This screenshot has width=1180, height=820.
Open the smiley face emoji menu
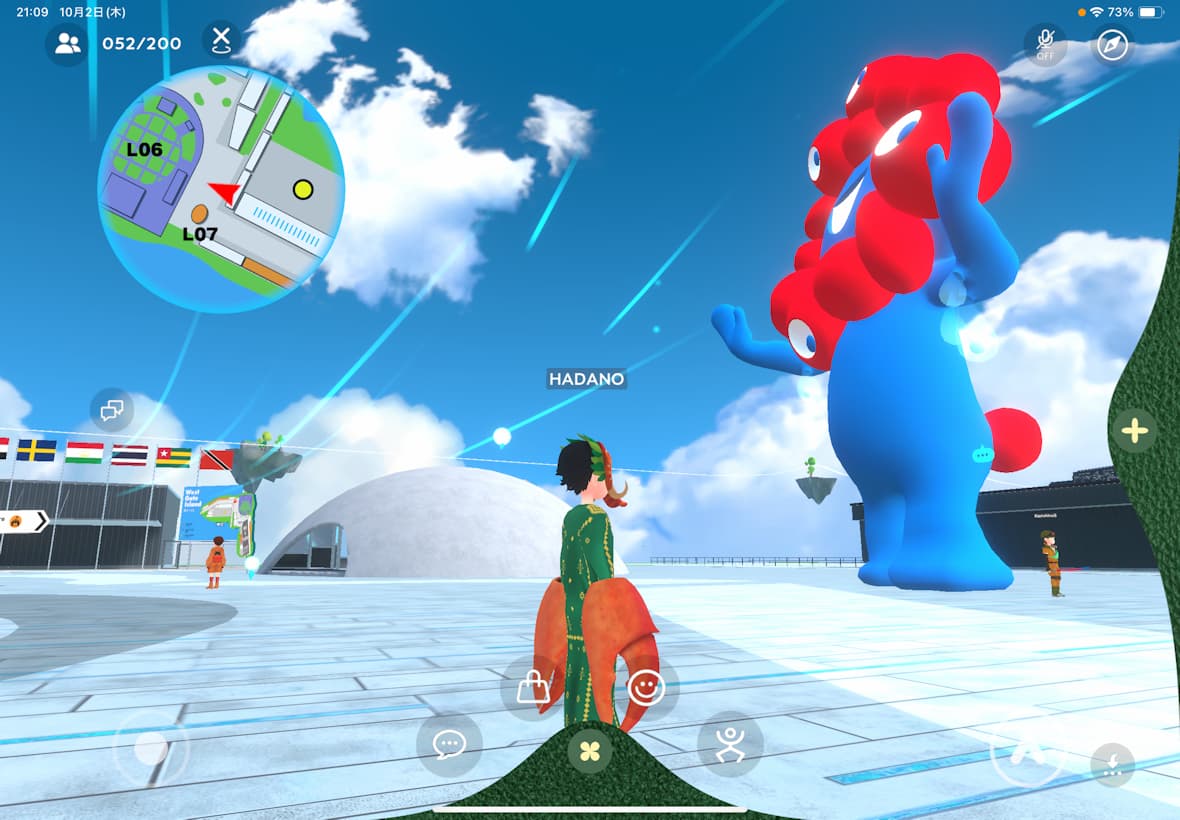point(647,688)
